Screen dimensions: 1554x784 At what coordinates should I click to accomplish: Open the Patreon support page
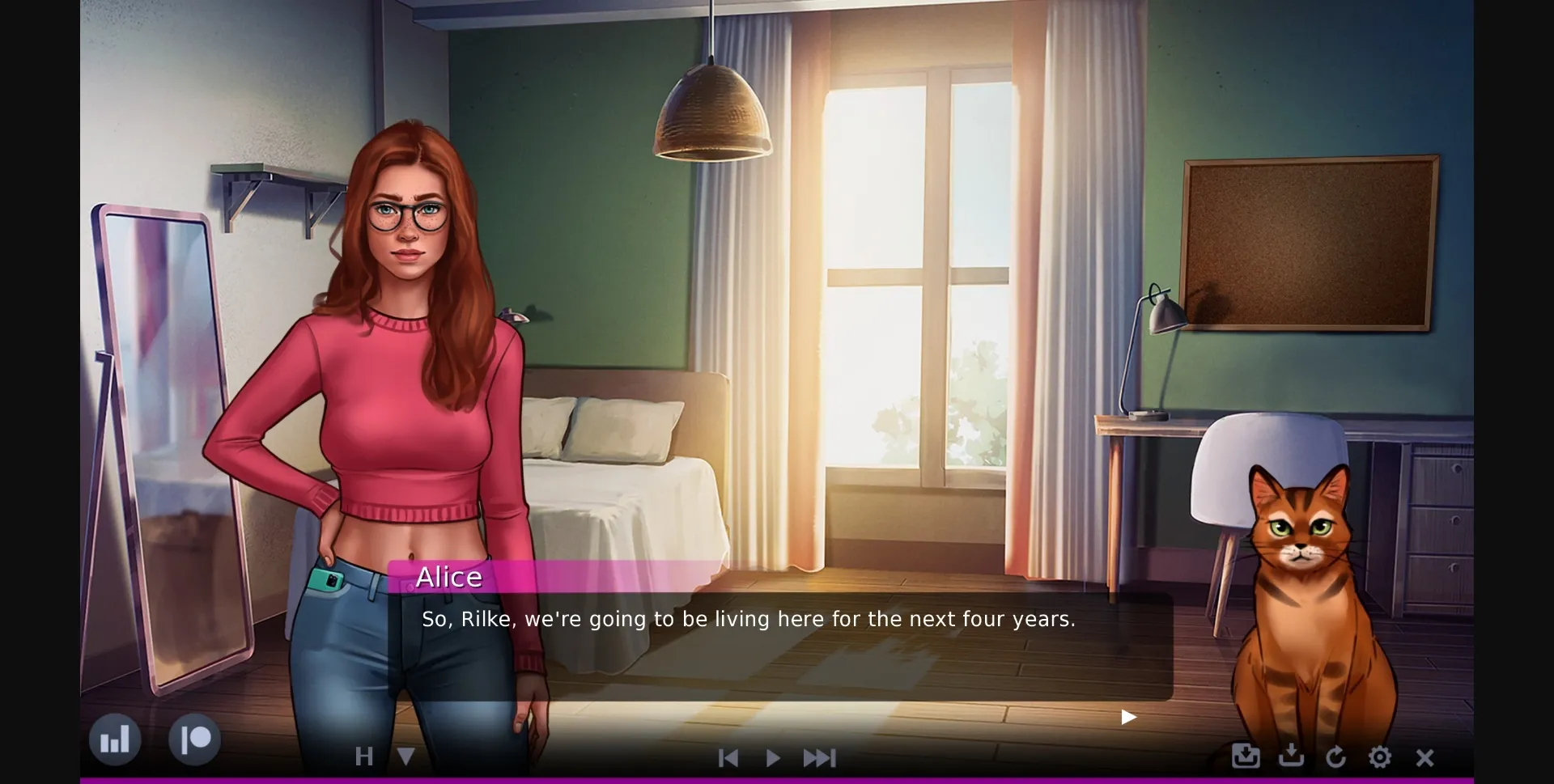pos(194,739)
